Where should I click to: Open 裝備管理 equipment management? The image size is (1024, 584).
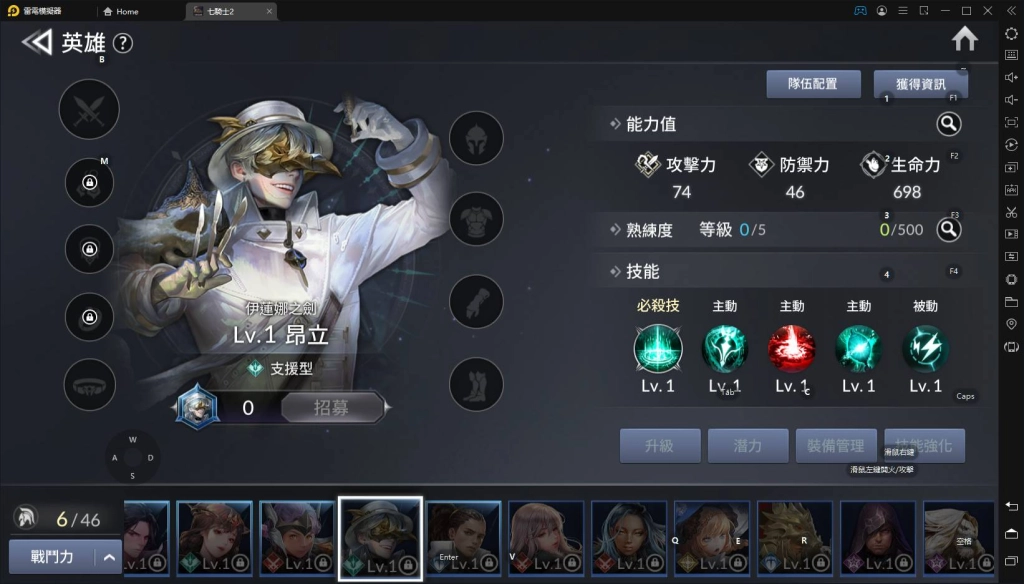pyautogui.click(x=836, y=446)
